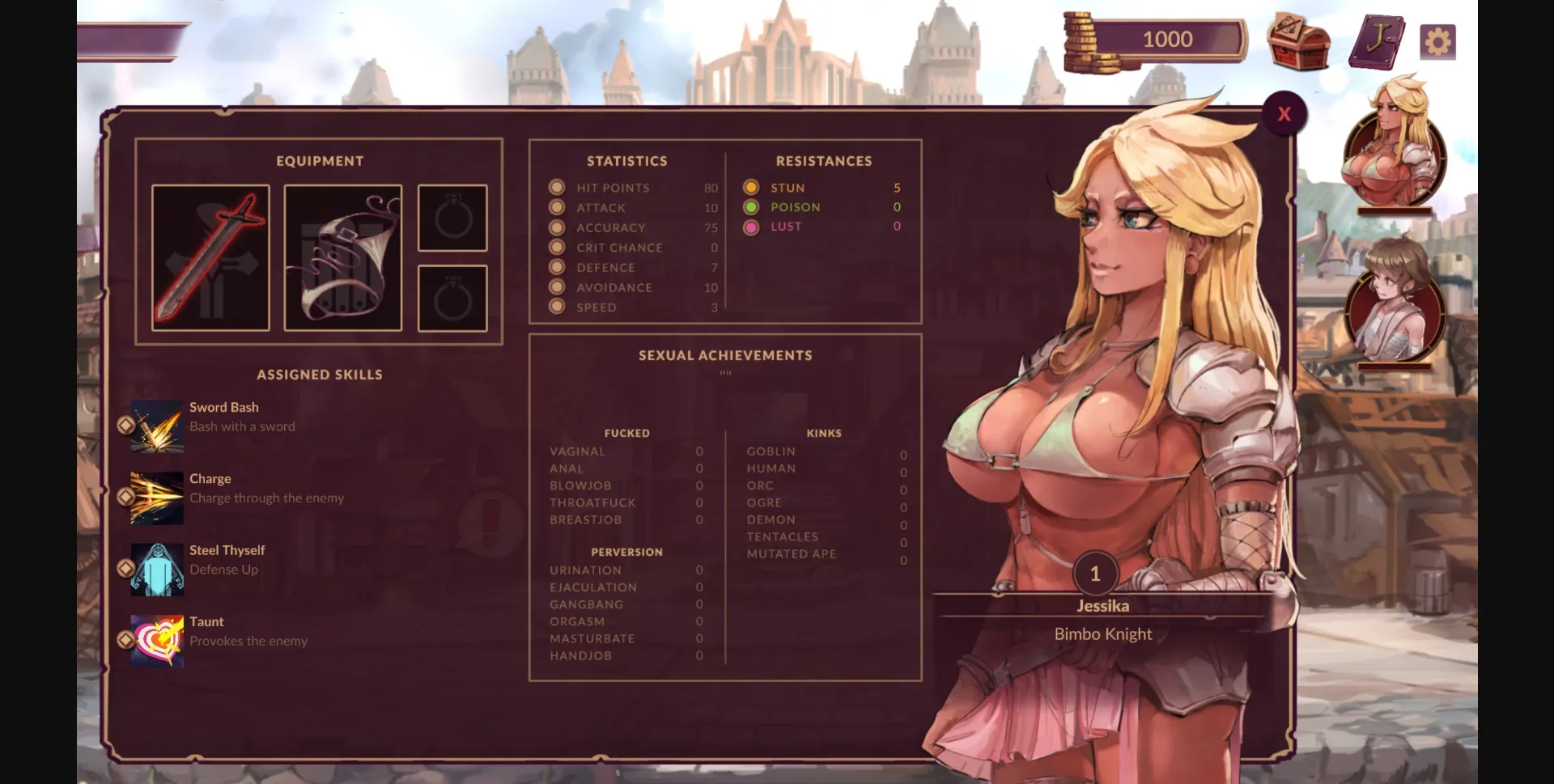Toggle the diamond marker beside Taunt

[x=127, y=640]
